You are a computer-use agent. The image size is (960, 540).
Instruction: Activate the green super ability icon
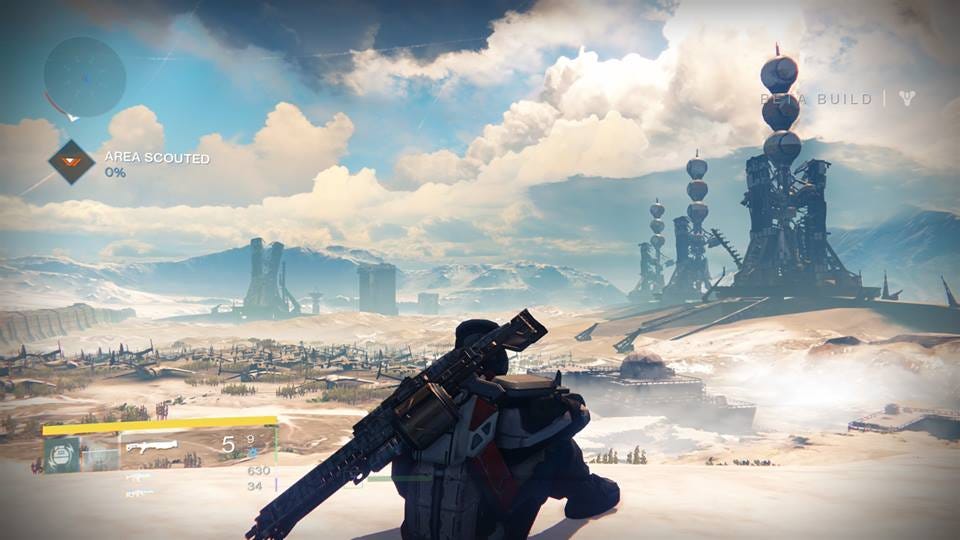click(x=60, y=453)
